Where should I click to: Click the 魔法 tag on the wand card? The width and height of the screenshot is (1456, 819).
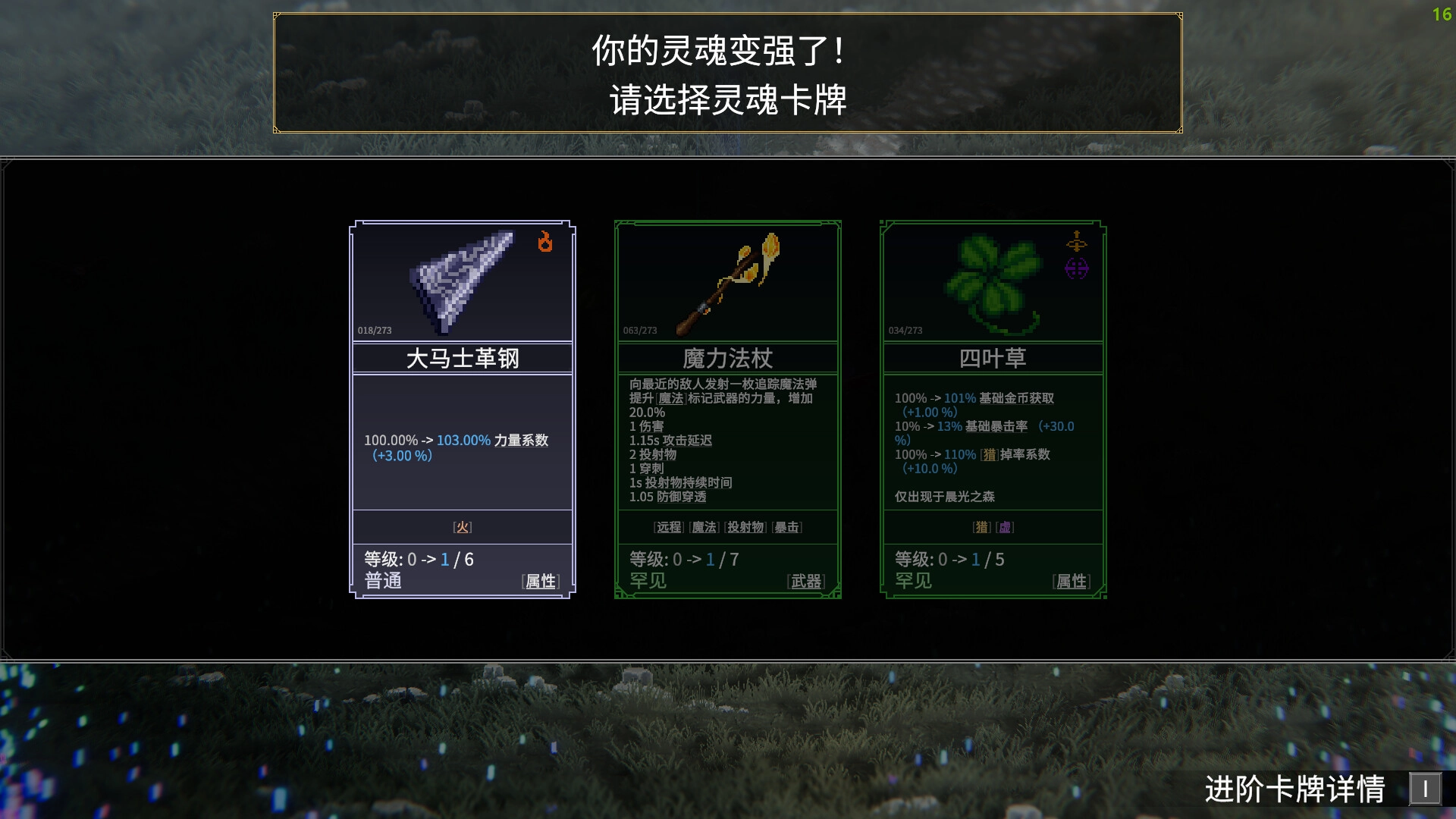pyautogui.click(x=704, y=527)
